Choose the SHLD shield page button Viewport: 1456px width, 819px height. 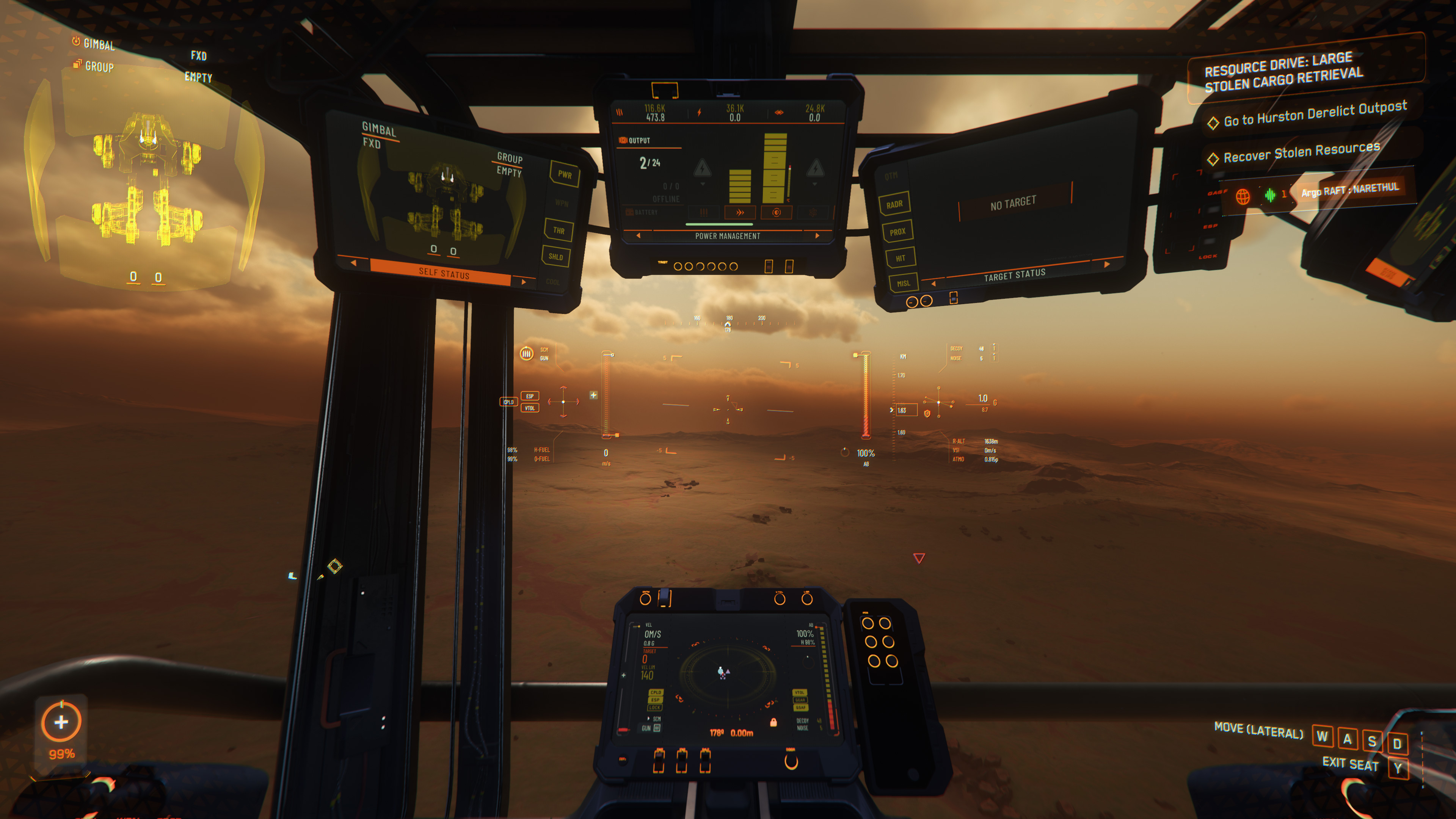click(555, 257)
